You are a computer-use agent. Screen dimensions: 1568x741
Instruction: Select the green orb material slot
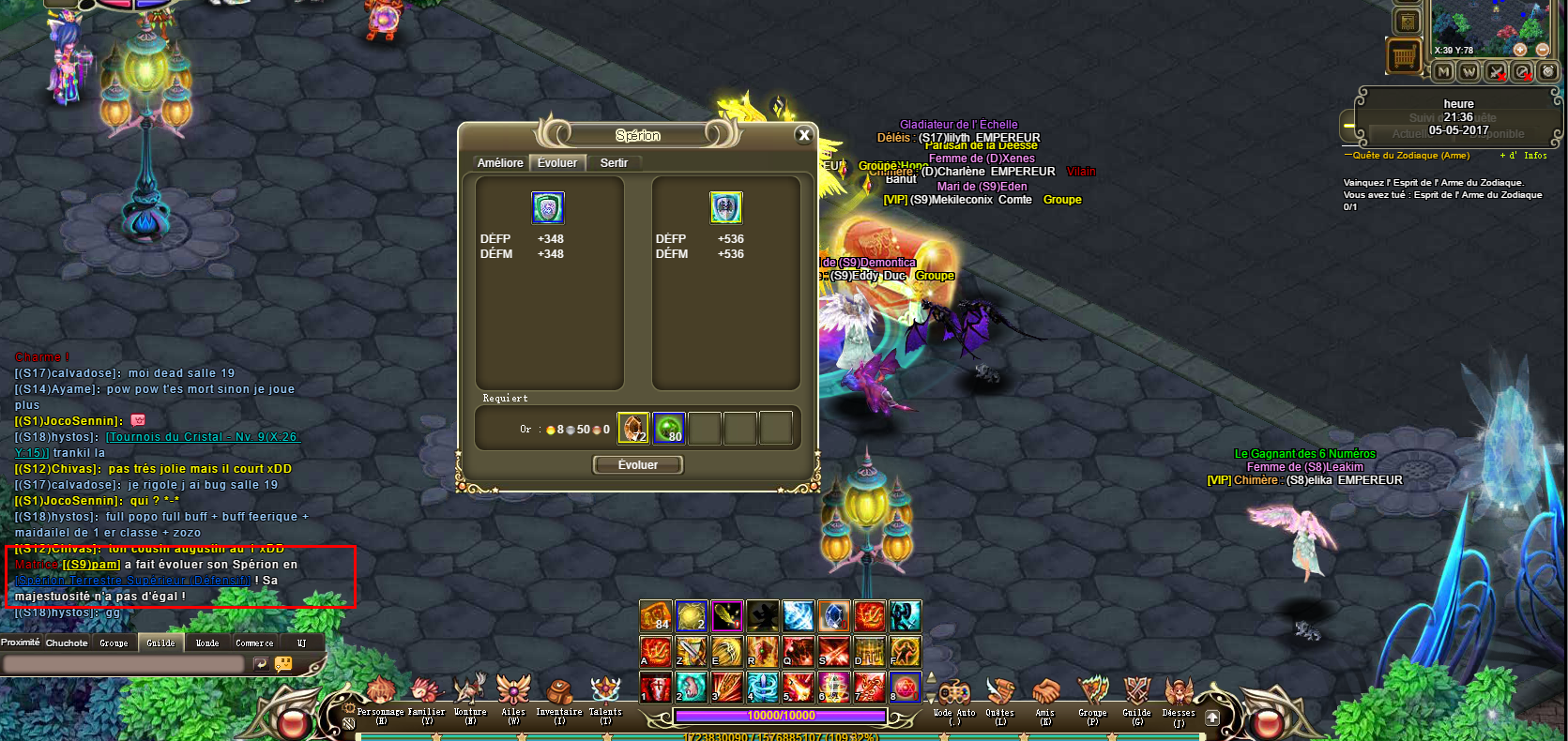click(669, 429)
